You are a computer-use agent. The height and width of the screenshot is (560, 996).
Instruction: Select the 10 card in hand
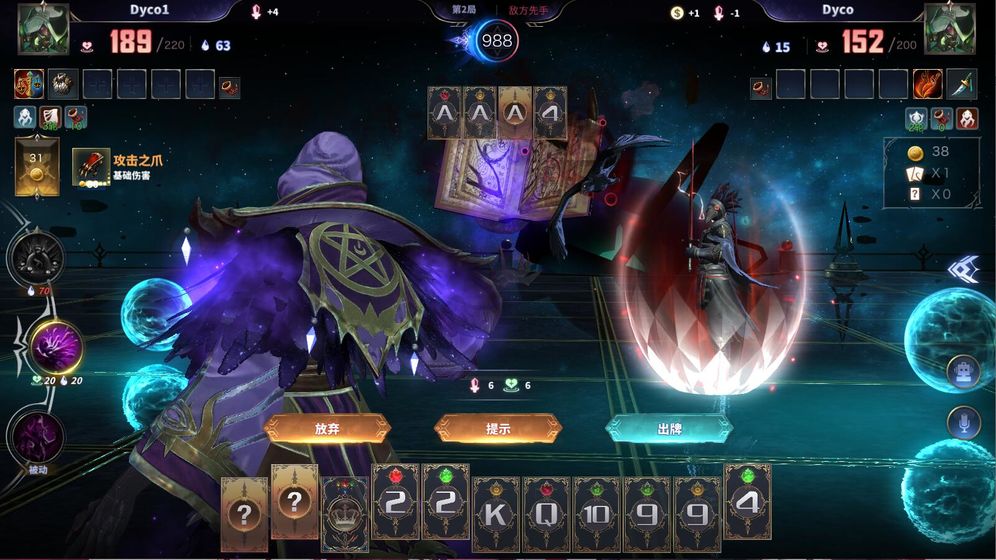(x=596, y=514)
